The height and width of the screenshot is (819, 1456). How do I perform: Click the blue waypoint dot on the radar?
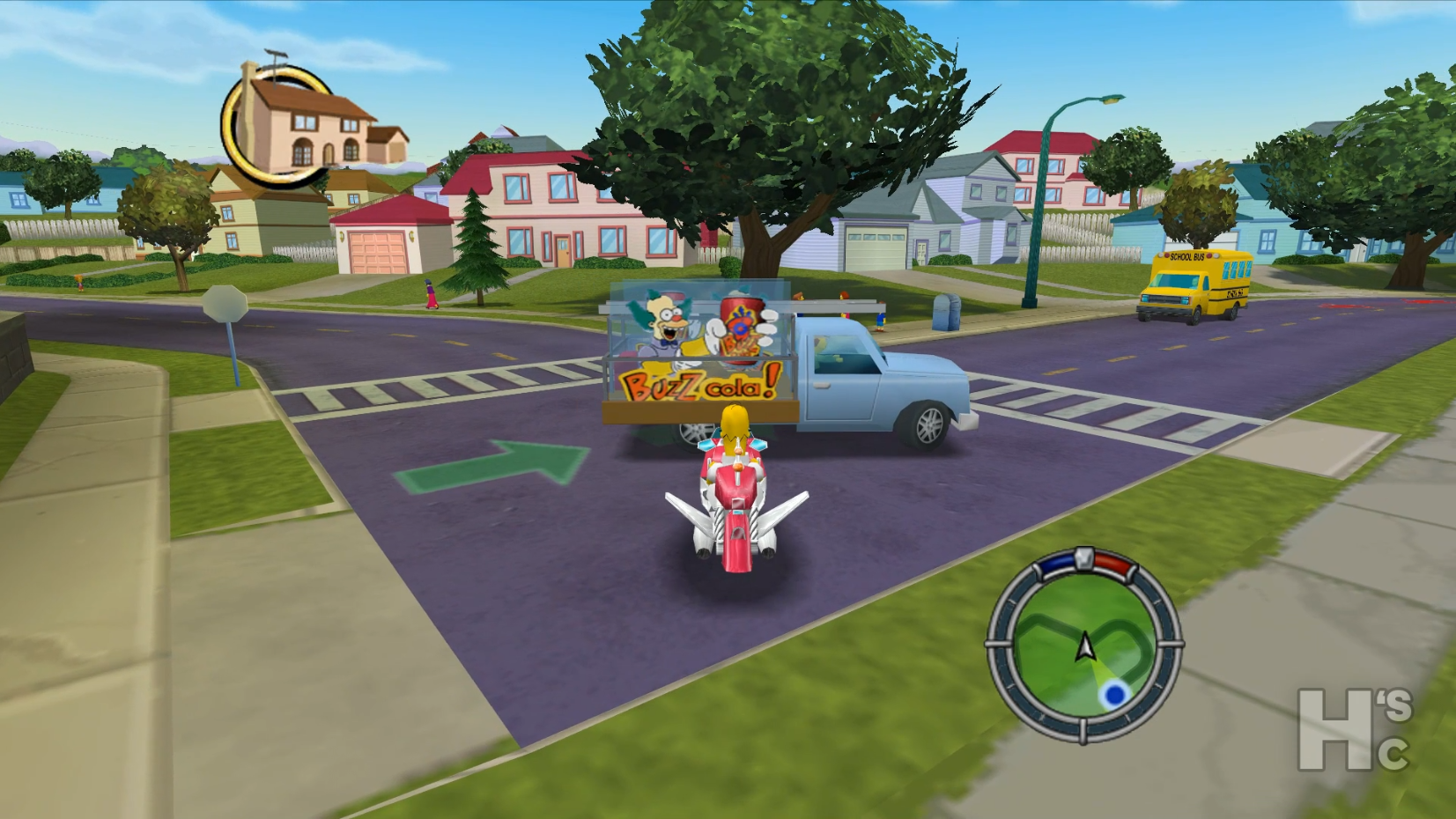[1114, 695]
